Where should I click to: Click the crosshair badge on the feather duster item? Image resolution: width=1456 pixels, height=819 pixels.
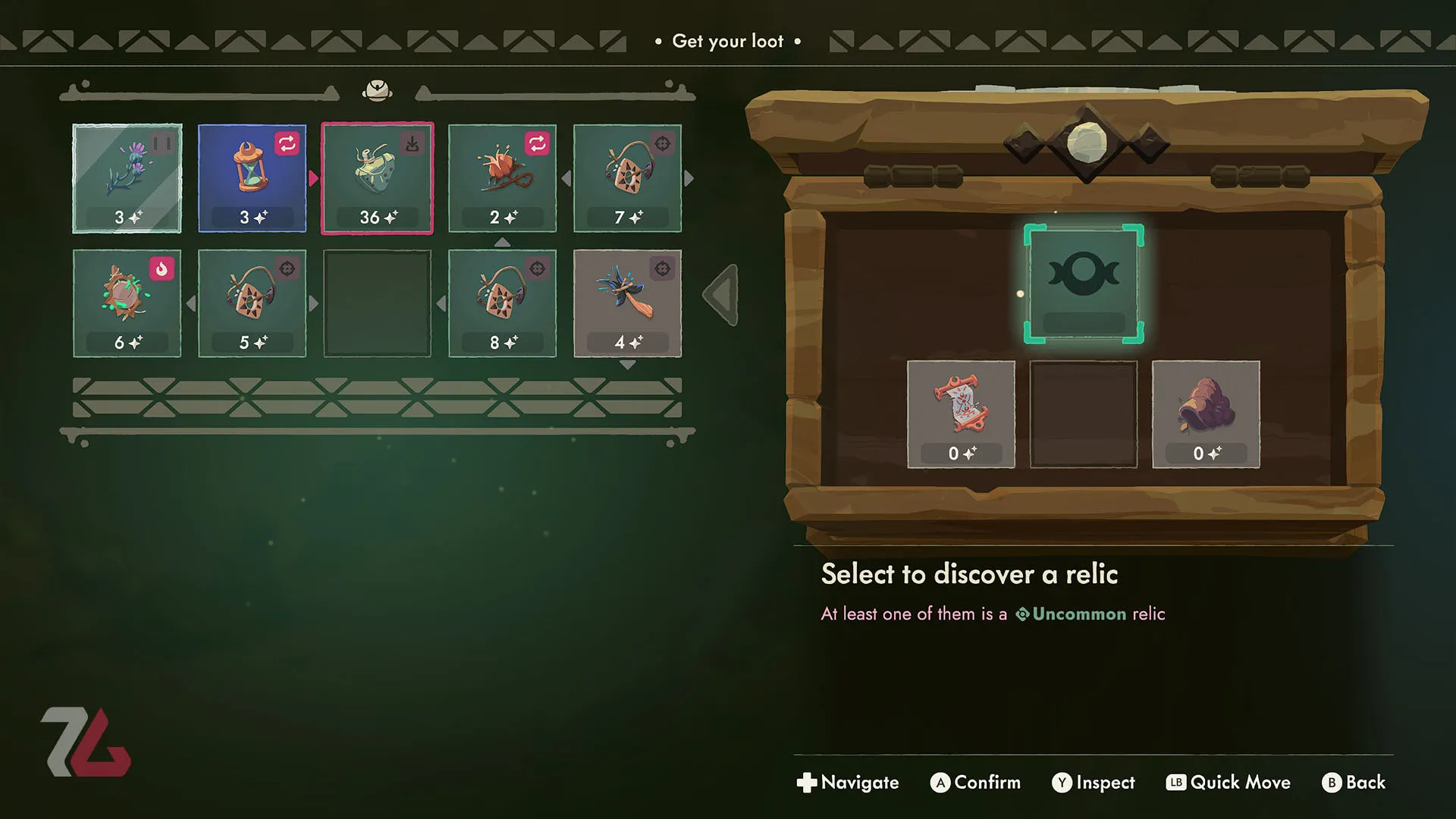tap(661, 269)
